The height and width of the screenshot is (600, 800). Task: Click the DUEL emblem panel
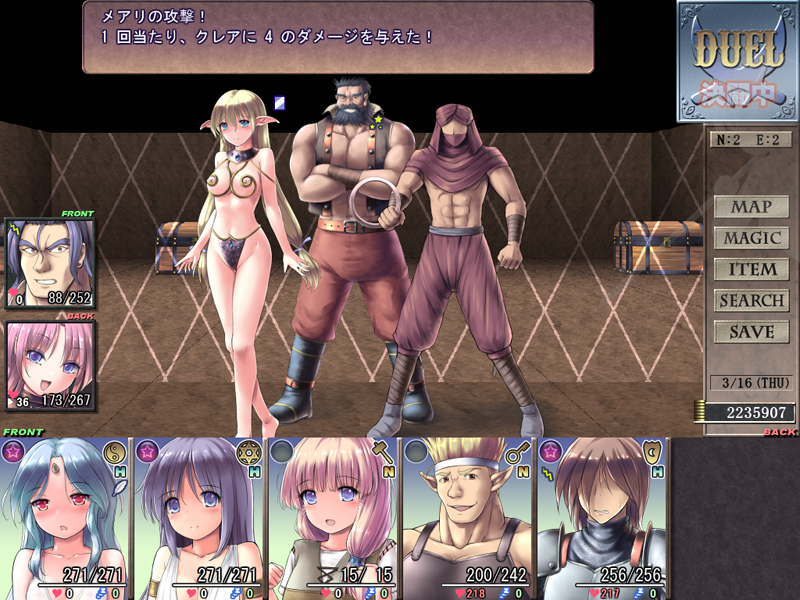pyautogui.click(x=739, y=61)
